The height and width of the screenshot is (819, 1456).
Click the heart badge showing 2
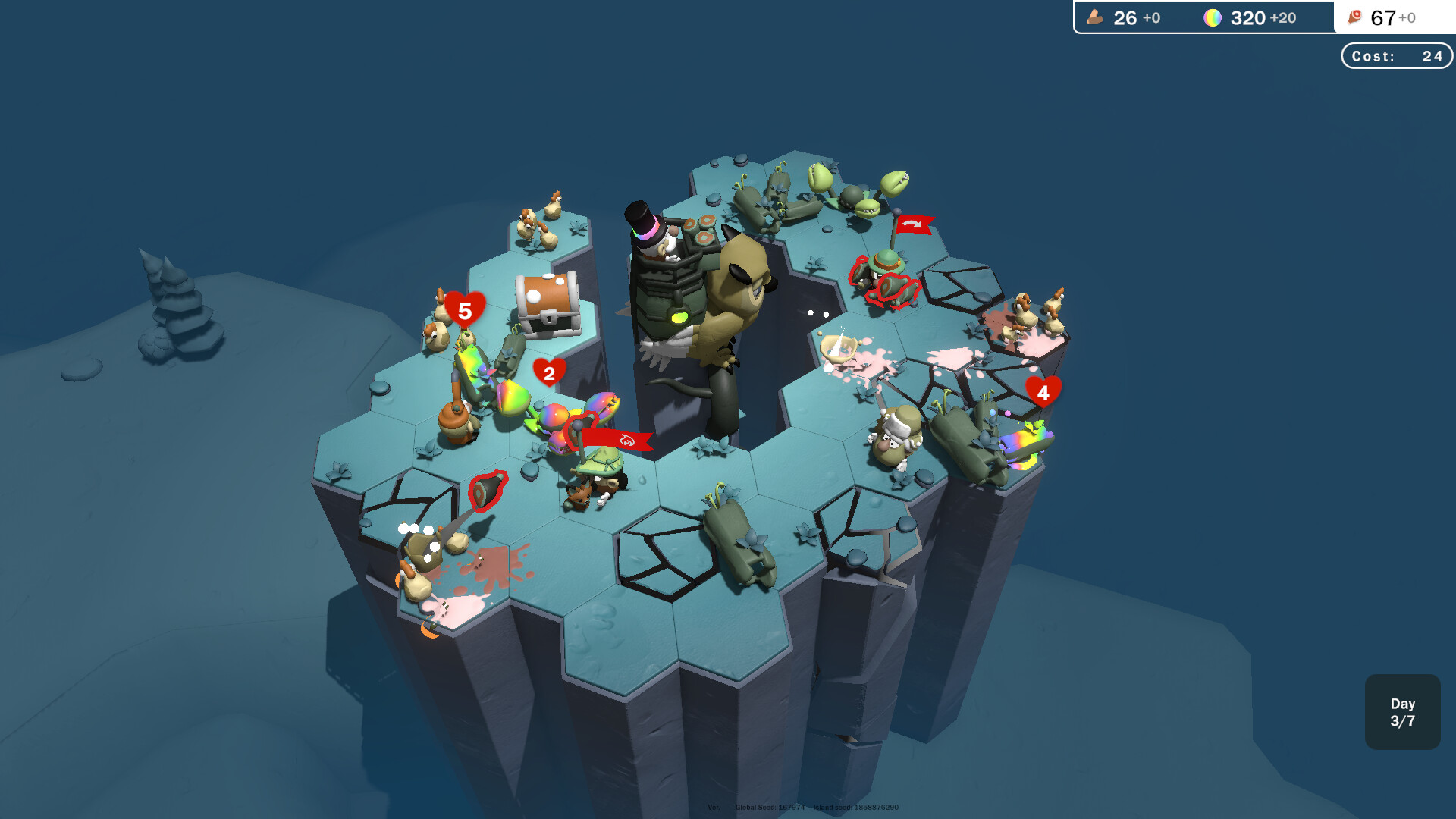[x=551, y=373]
